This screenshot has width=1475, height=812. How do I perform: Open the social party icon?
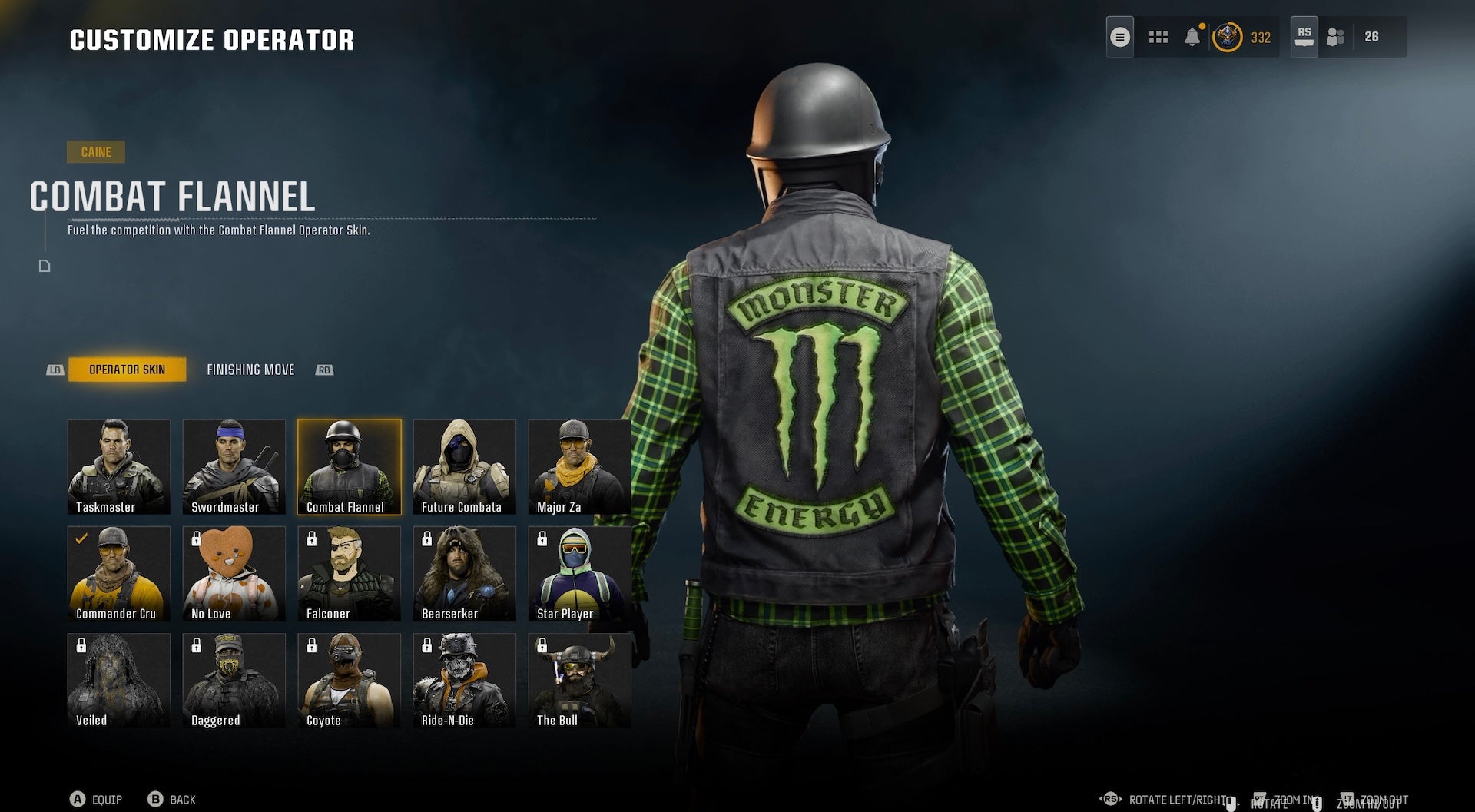[x=1336, y=37]
